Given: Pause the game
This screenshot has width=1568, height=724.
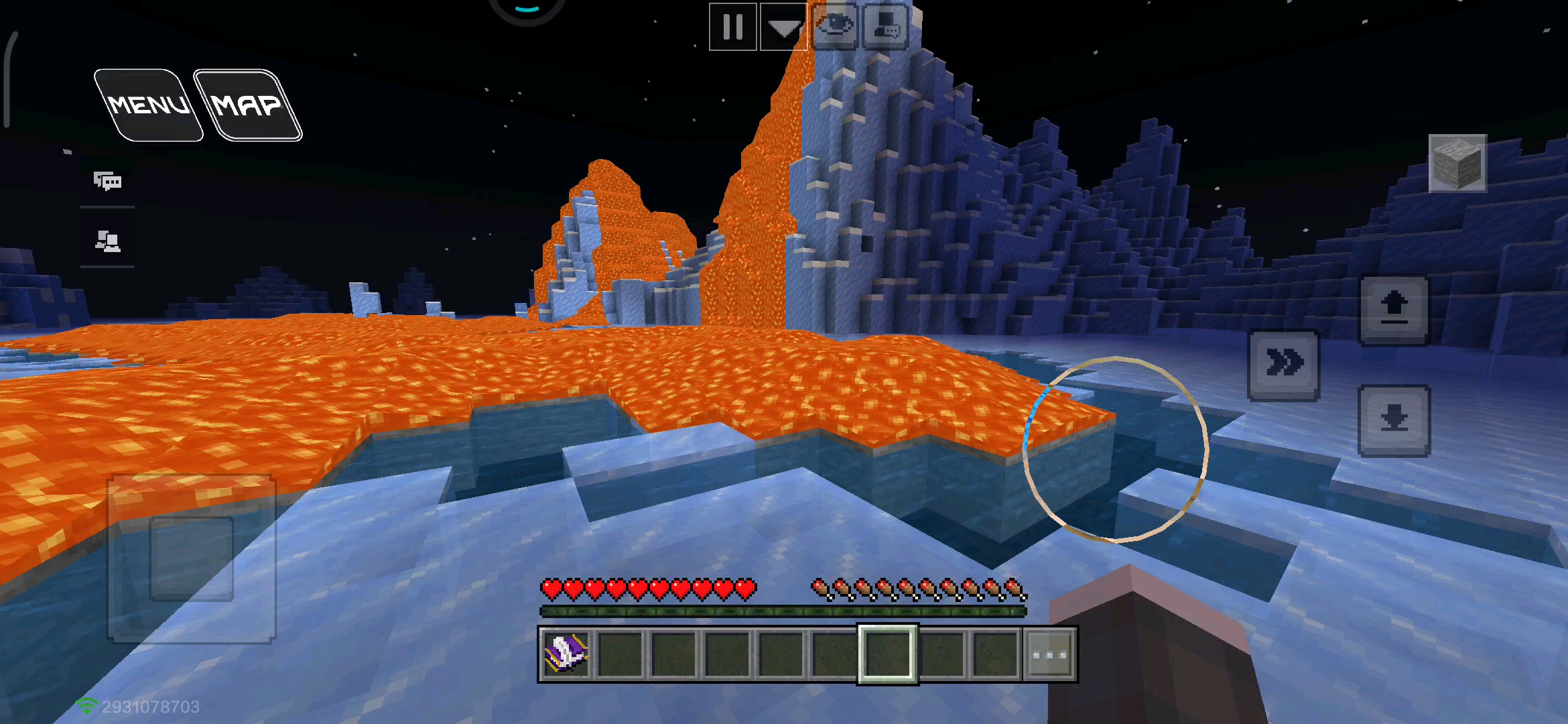Looking at the screenshot, I should click(733, 27).
